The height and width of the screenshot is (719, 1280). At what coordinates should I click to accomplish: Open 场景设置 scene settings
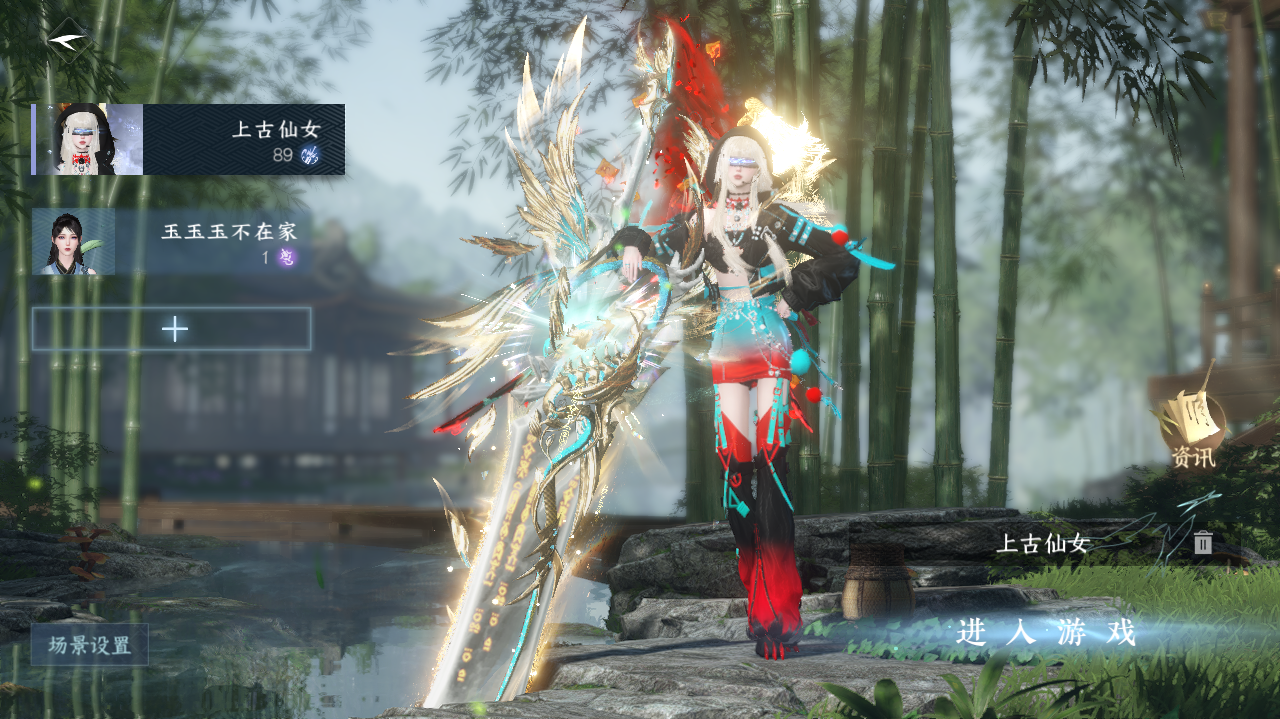[89, 645]
